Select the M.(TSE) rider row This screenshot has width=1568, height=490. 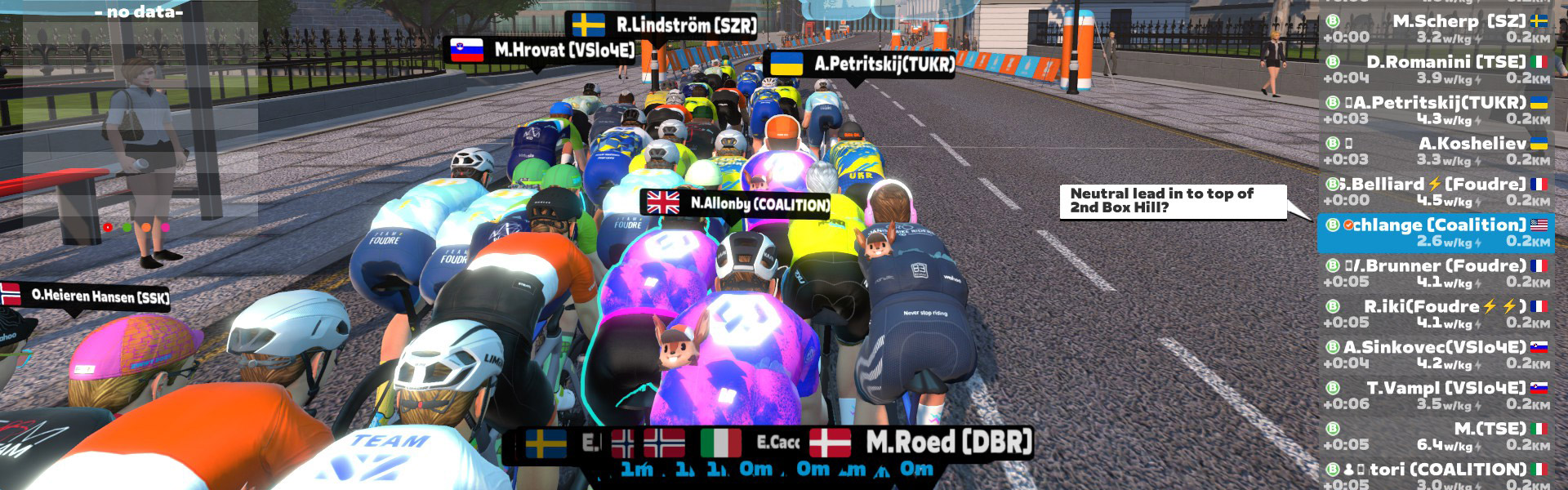1437,437
